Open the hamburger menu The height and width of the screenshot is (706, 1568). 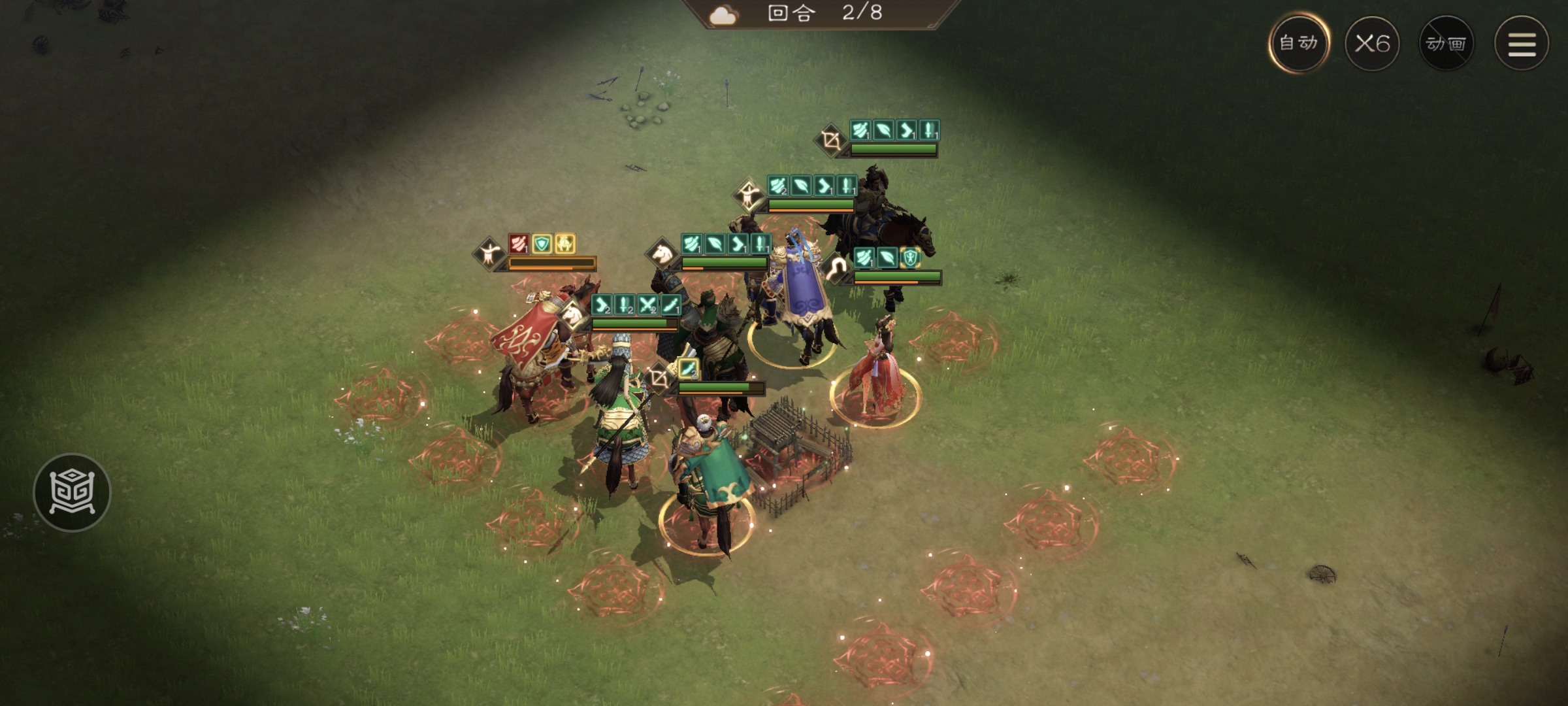click(1522, 44)
